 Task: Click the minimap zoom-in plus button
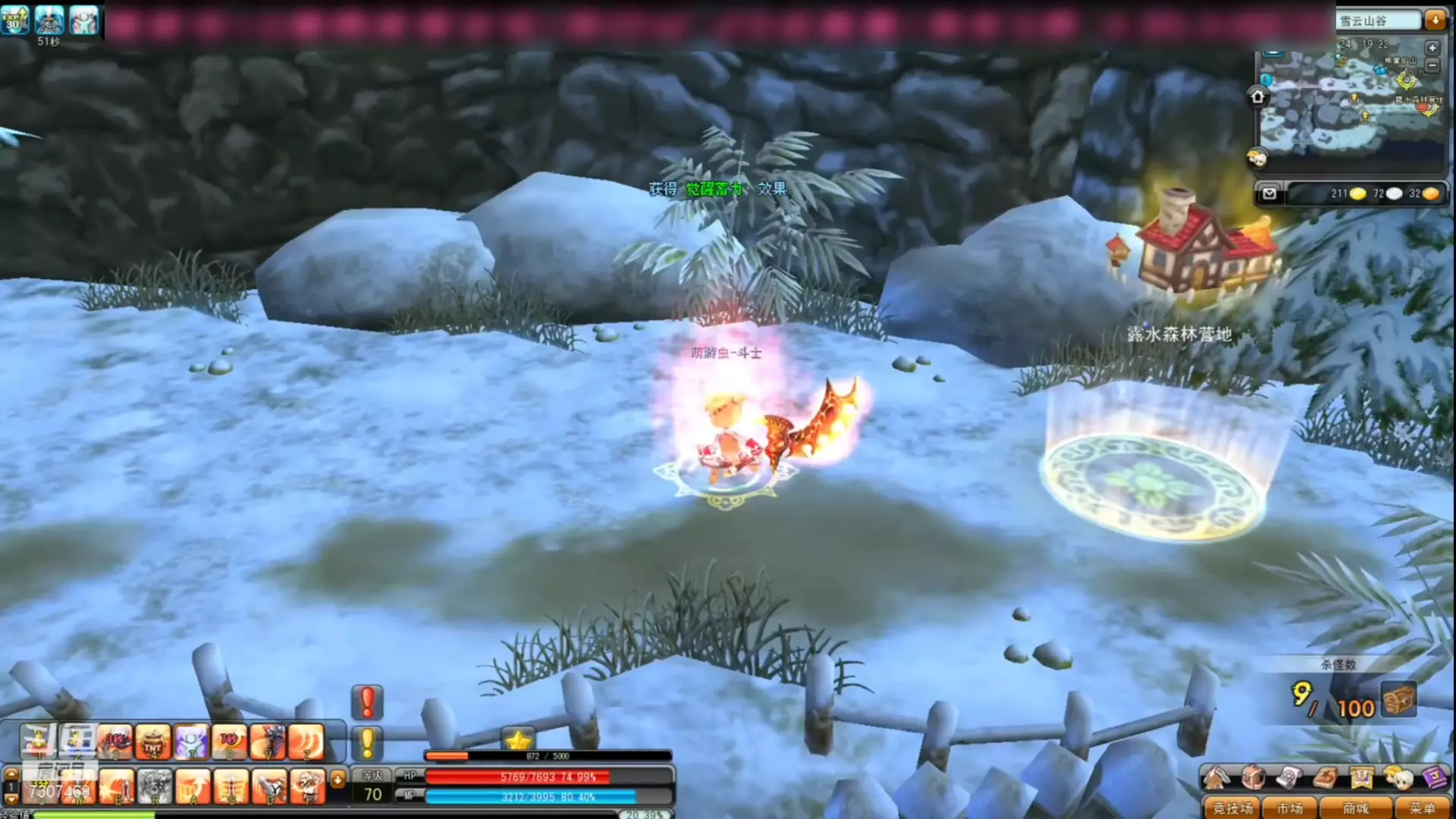coord(1432,48)
